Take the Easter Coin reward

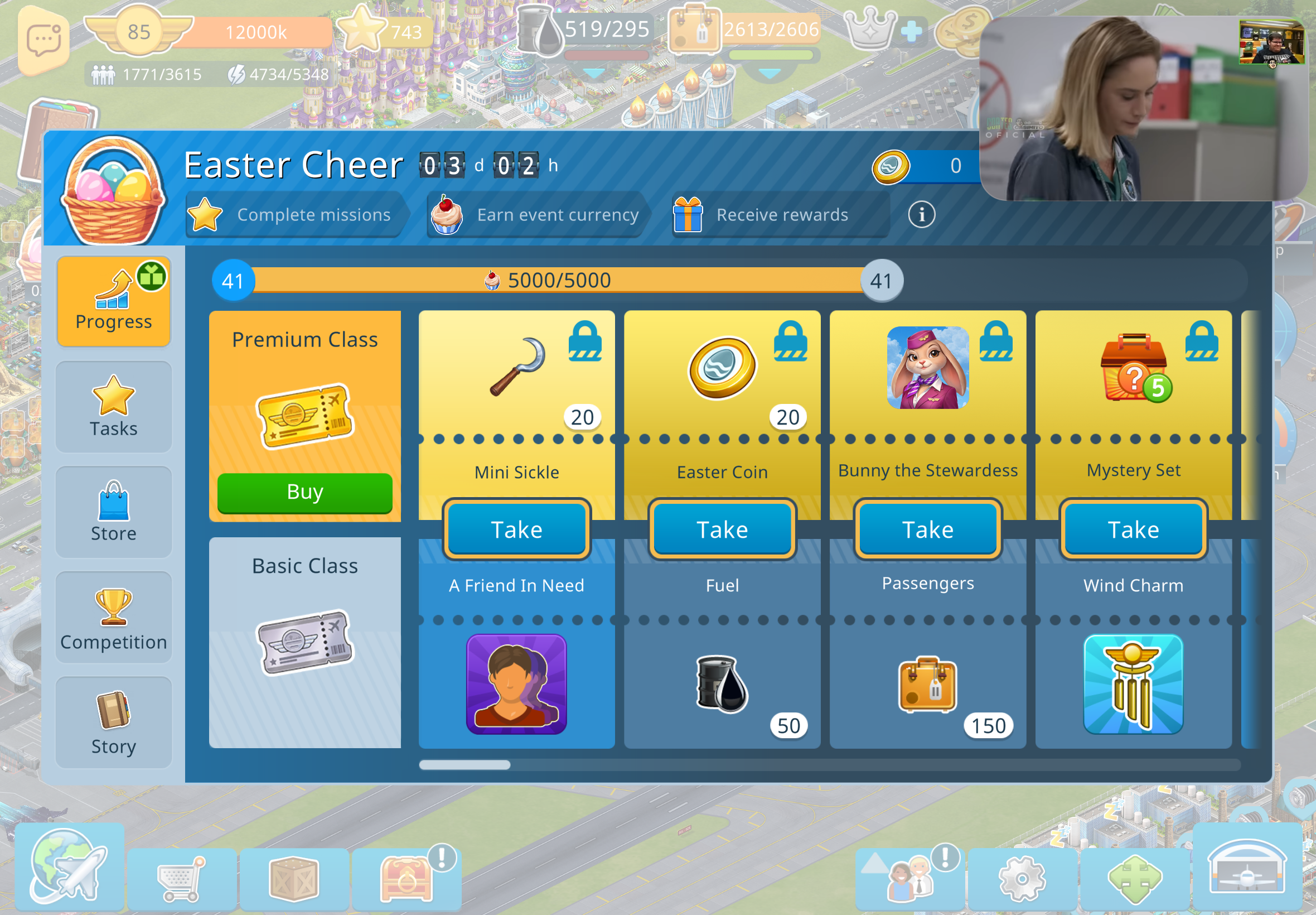(722, 529)
